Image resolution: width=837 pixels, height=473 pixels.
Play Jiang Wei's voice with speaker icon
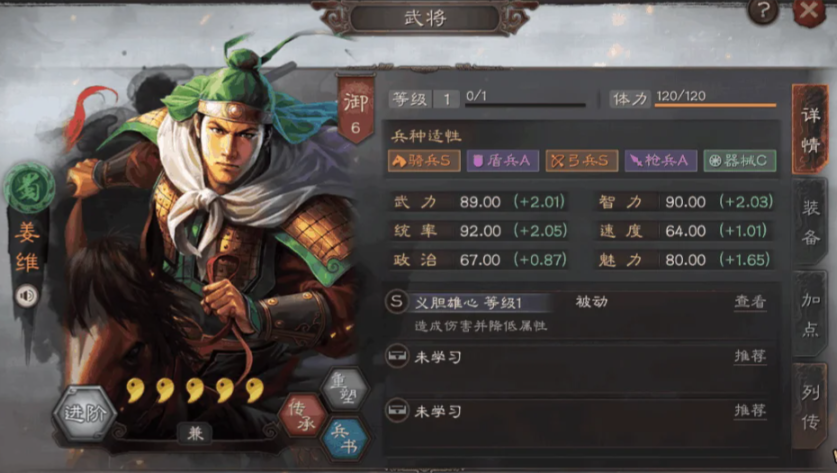pos(27,296)
